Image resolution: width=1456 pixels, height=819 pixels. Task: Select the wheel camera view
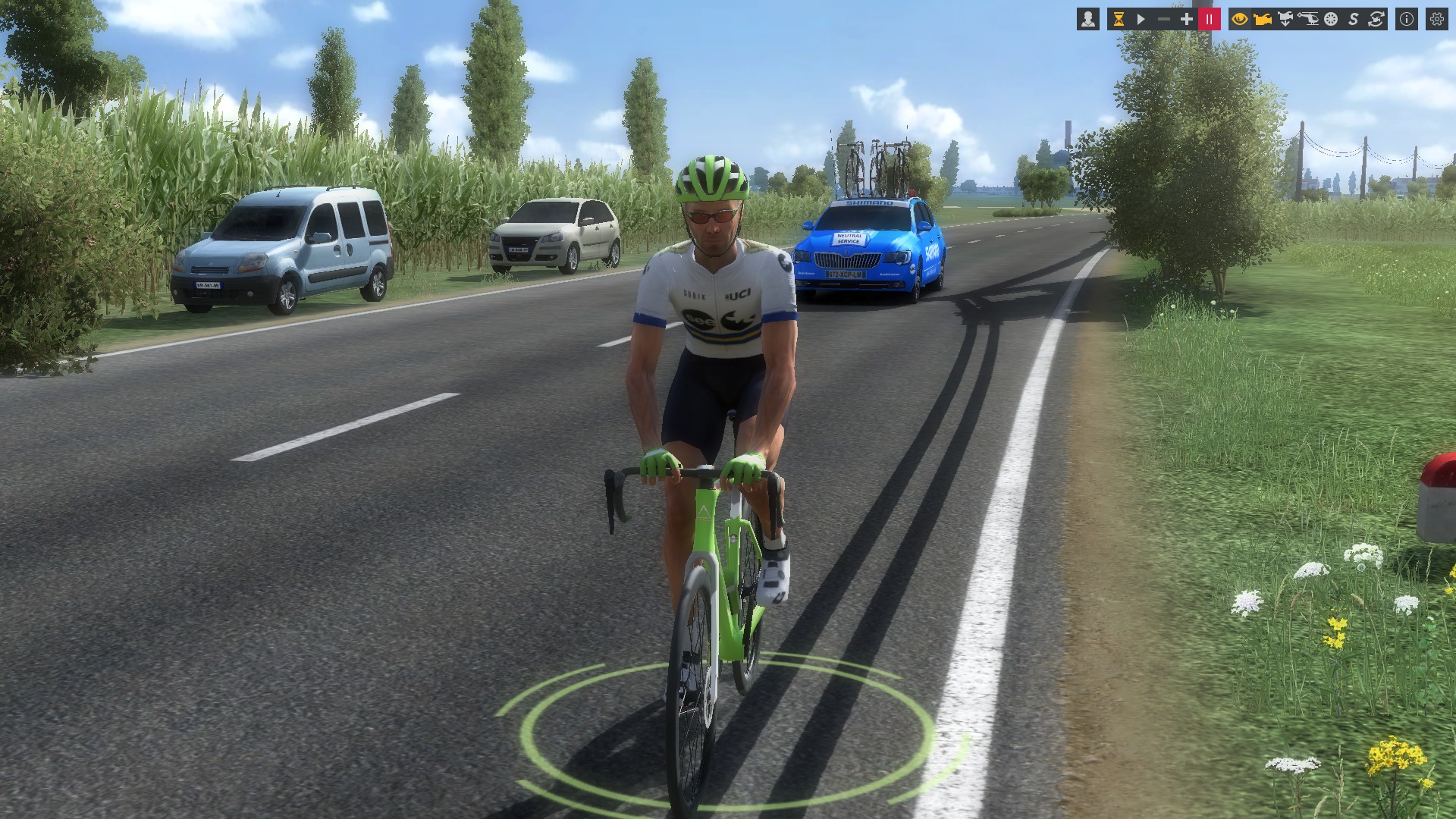pyautogui.click(x=1331, y=20)
